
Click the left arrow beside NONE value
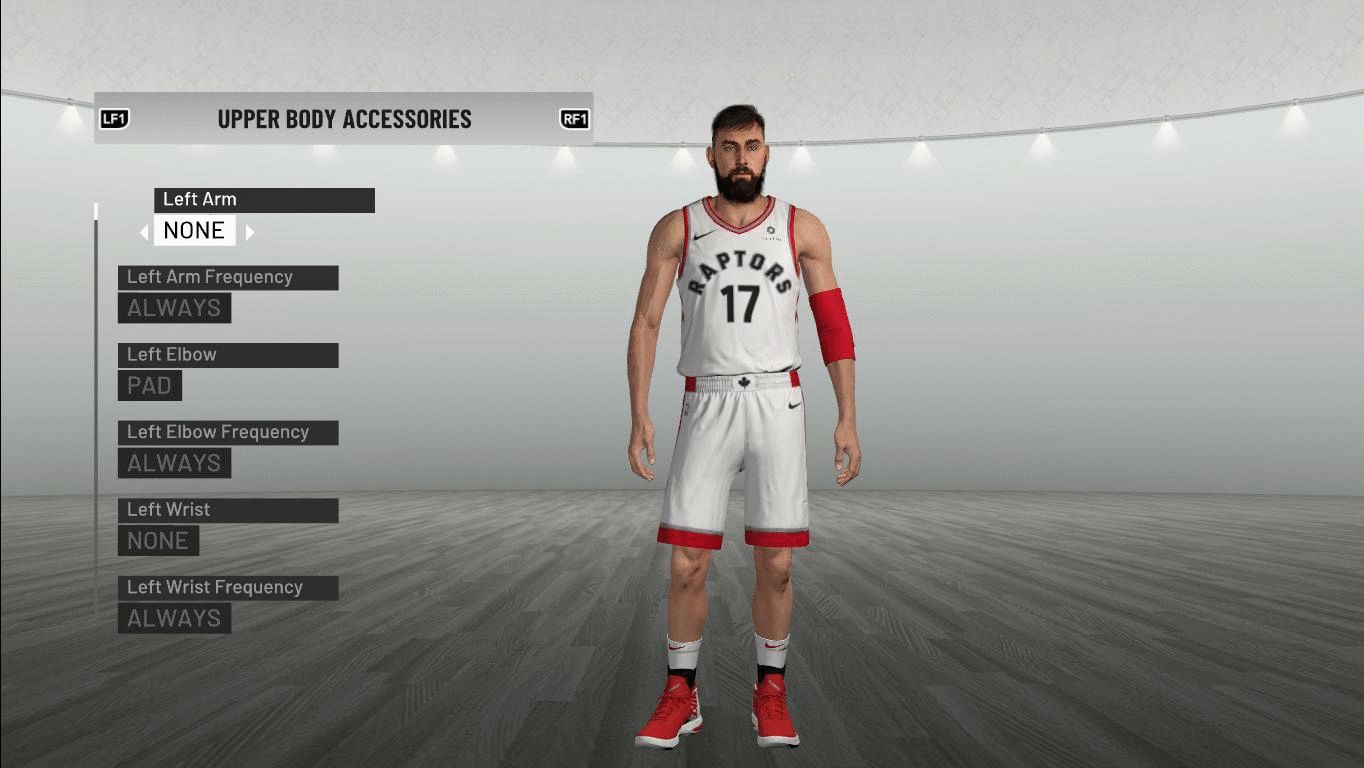(x=144, y=232)
